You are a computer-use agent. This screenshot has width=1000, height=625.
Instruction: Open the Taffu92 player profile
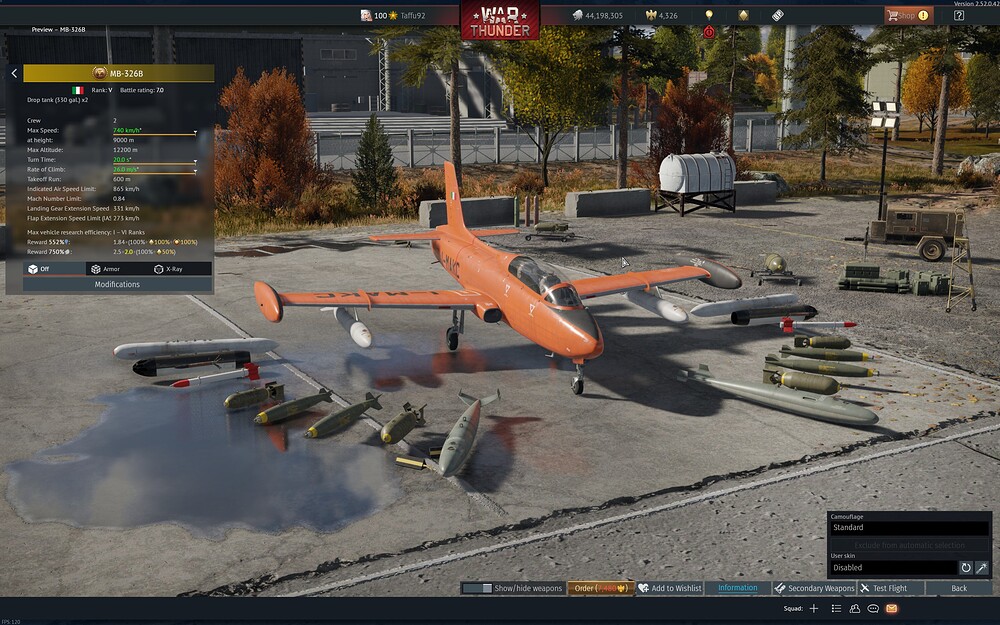click(x=406, y=16)
